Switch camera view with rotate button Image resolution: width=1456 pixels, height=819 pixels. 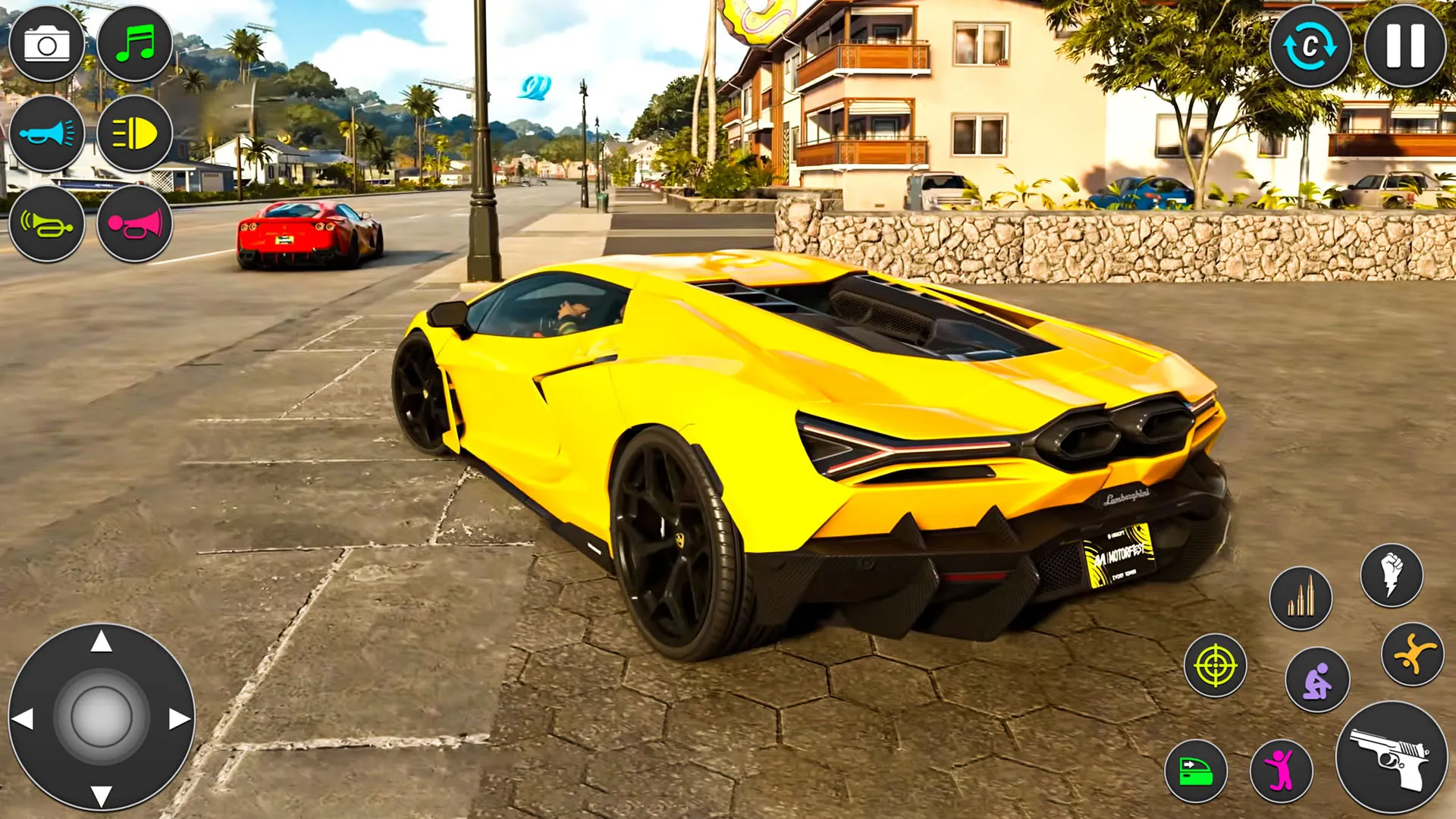coord(1311,45)
